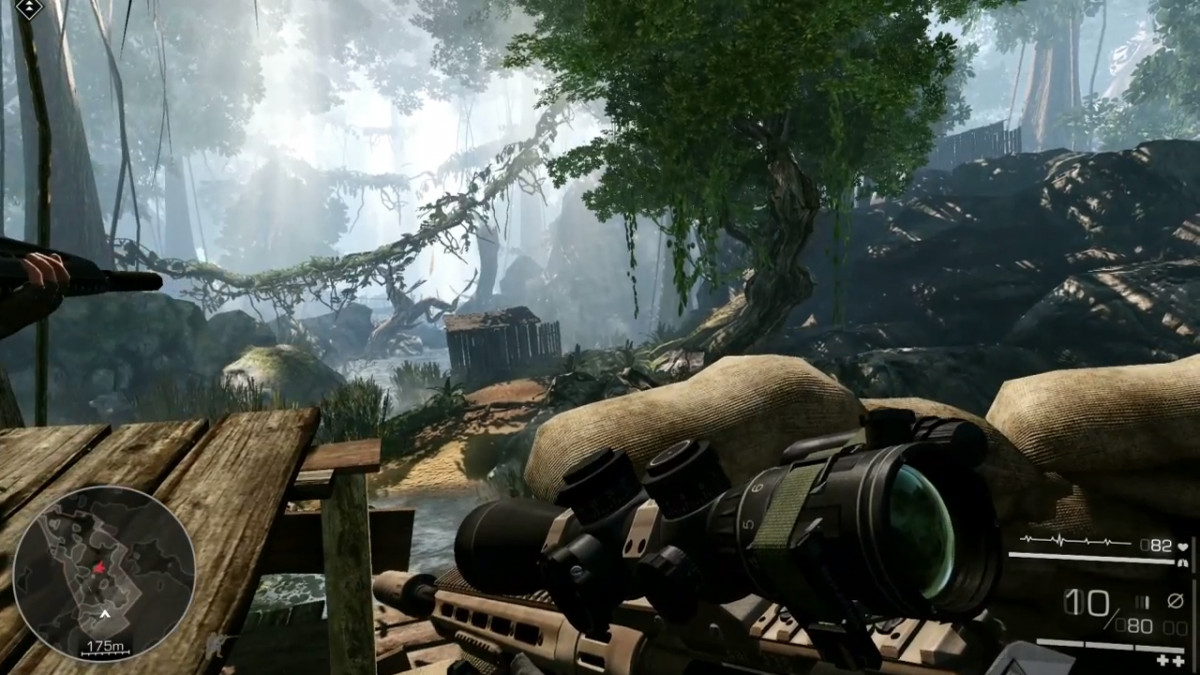
Task: Use the medkit cross icons
Action: [1170, 660]
